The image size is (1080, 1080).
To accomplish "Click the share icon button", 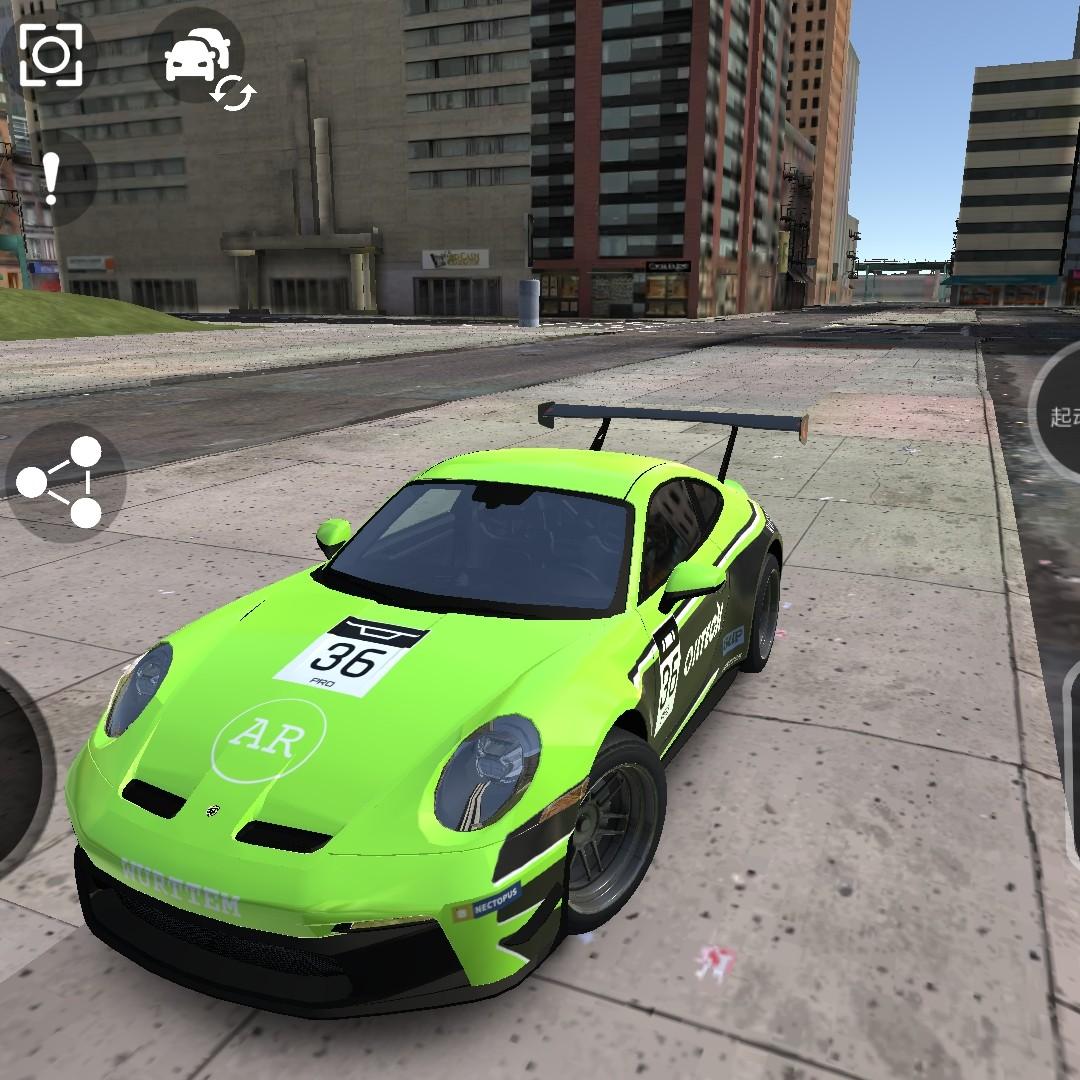I will coord(62,482).
